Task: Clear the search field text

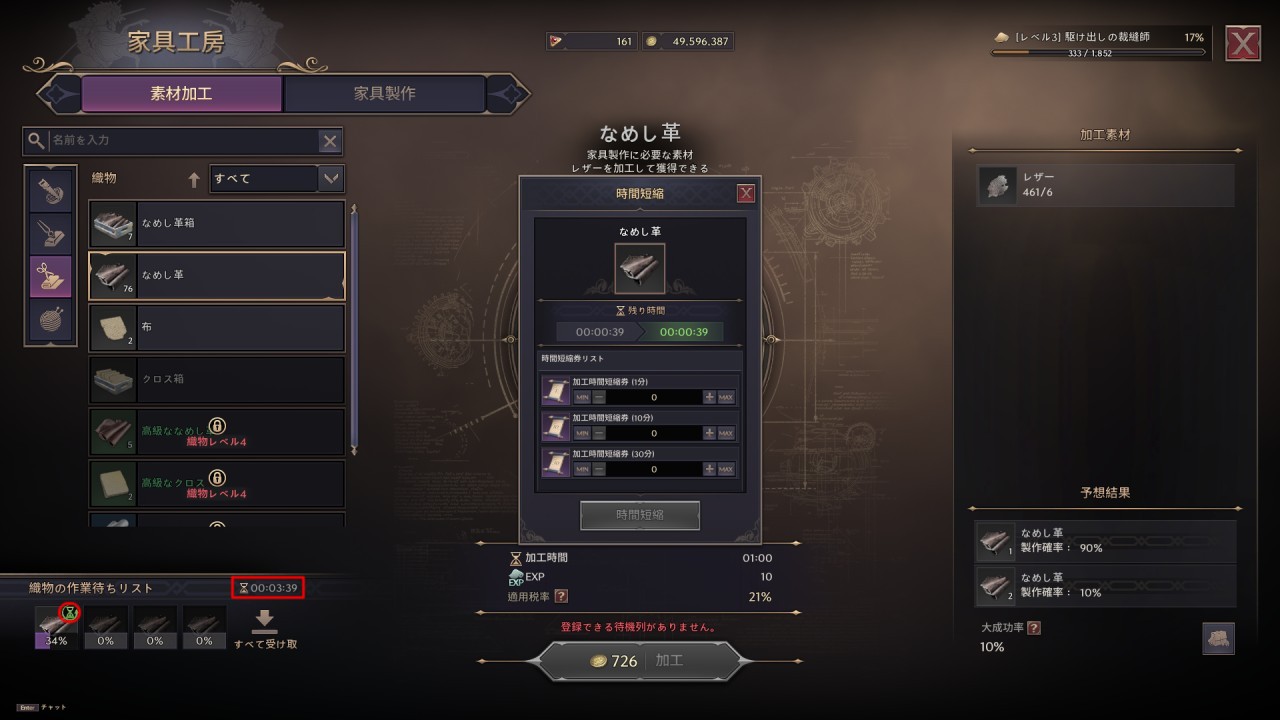Action: pos(329,141)
